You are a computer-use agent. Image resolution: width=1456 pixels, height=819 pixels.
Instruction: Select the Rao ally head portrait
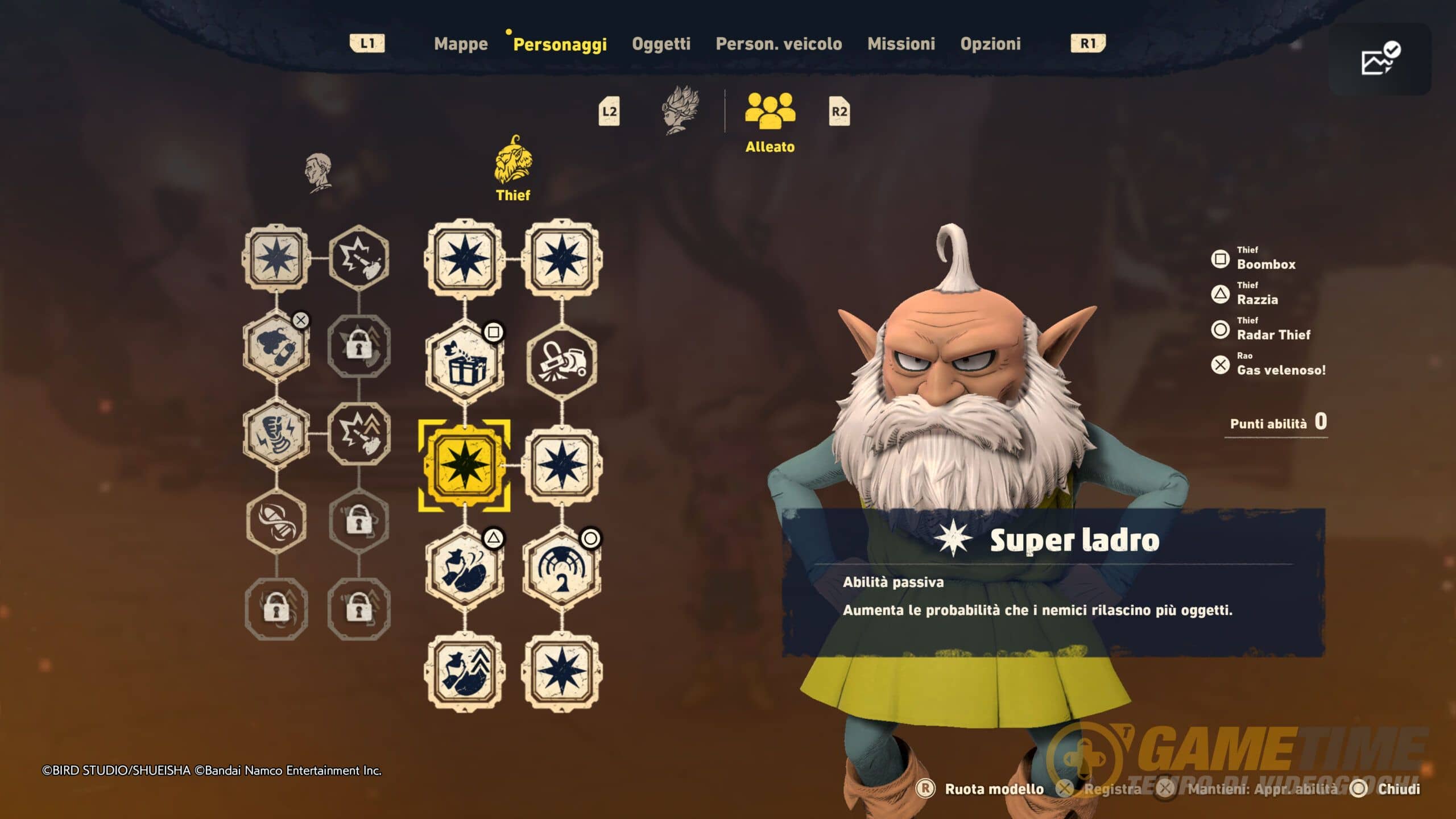coord(318,172)
